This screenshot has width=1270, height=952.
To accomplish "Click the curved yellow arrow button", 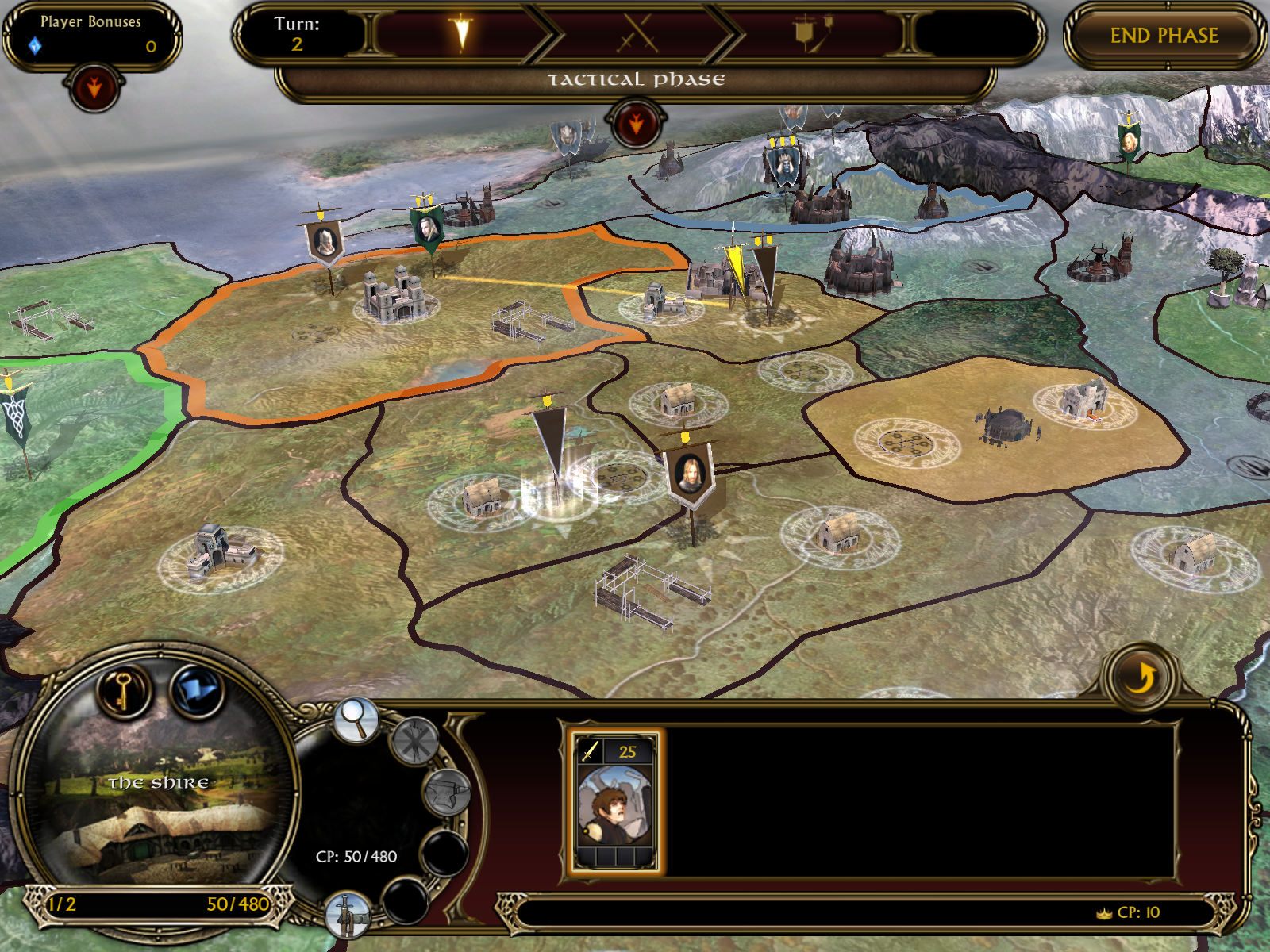I will (x=1141, y=678).
